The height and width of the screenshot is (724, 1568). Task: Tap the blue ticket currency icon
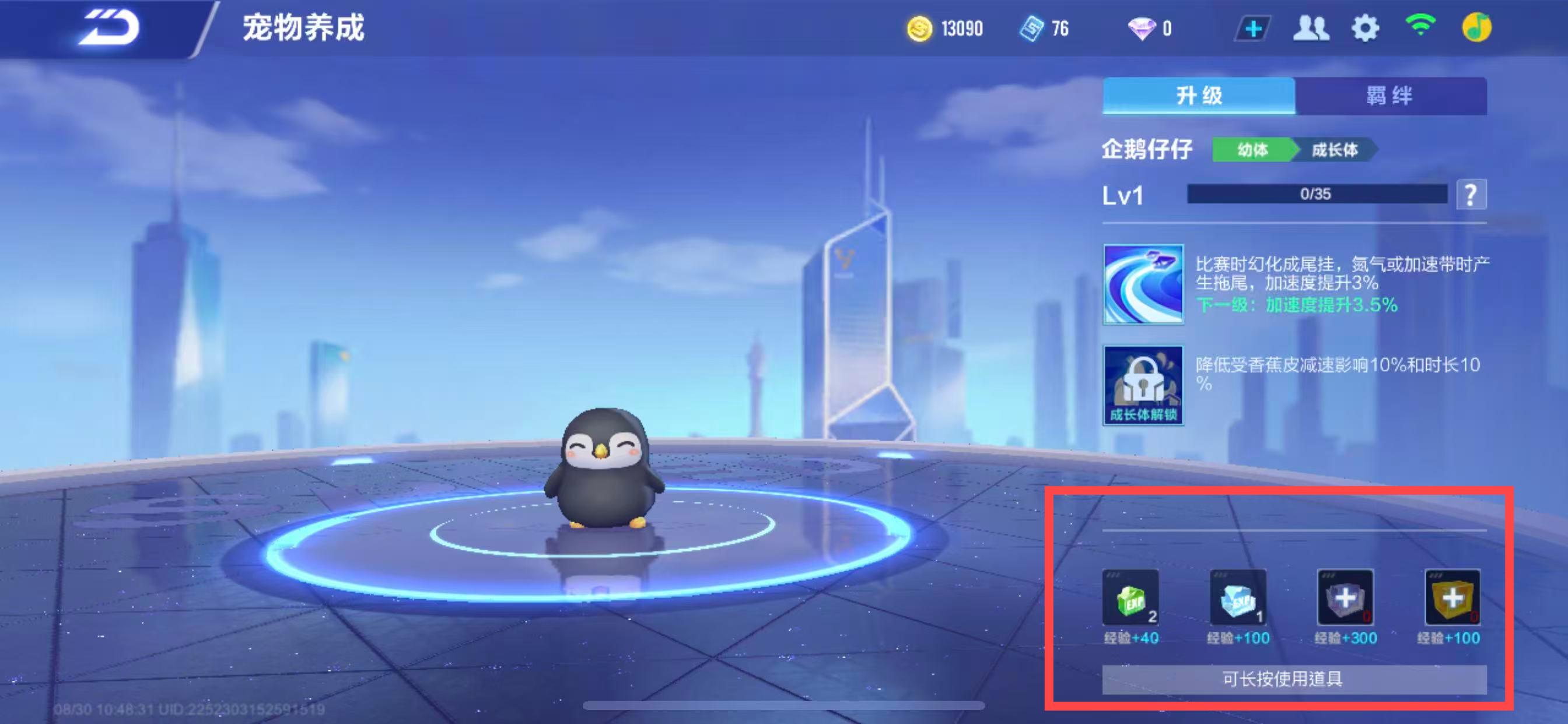1032,29
